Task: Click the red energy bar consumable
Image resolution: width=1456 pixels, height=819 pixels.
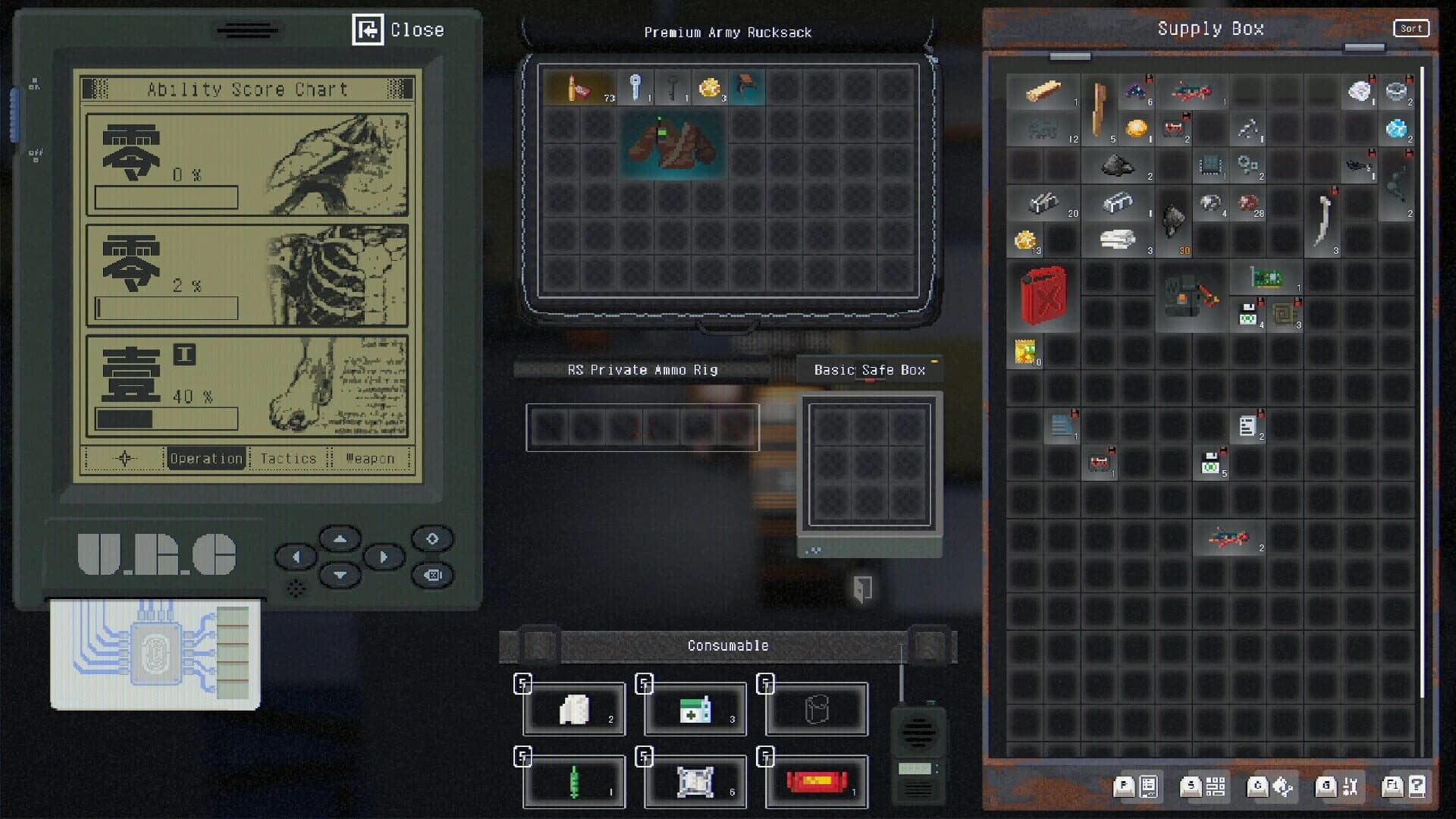Action: point(815,781)
